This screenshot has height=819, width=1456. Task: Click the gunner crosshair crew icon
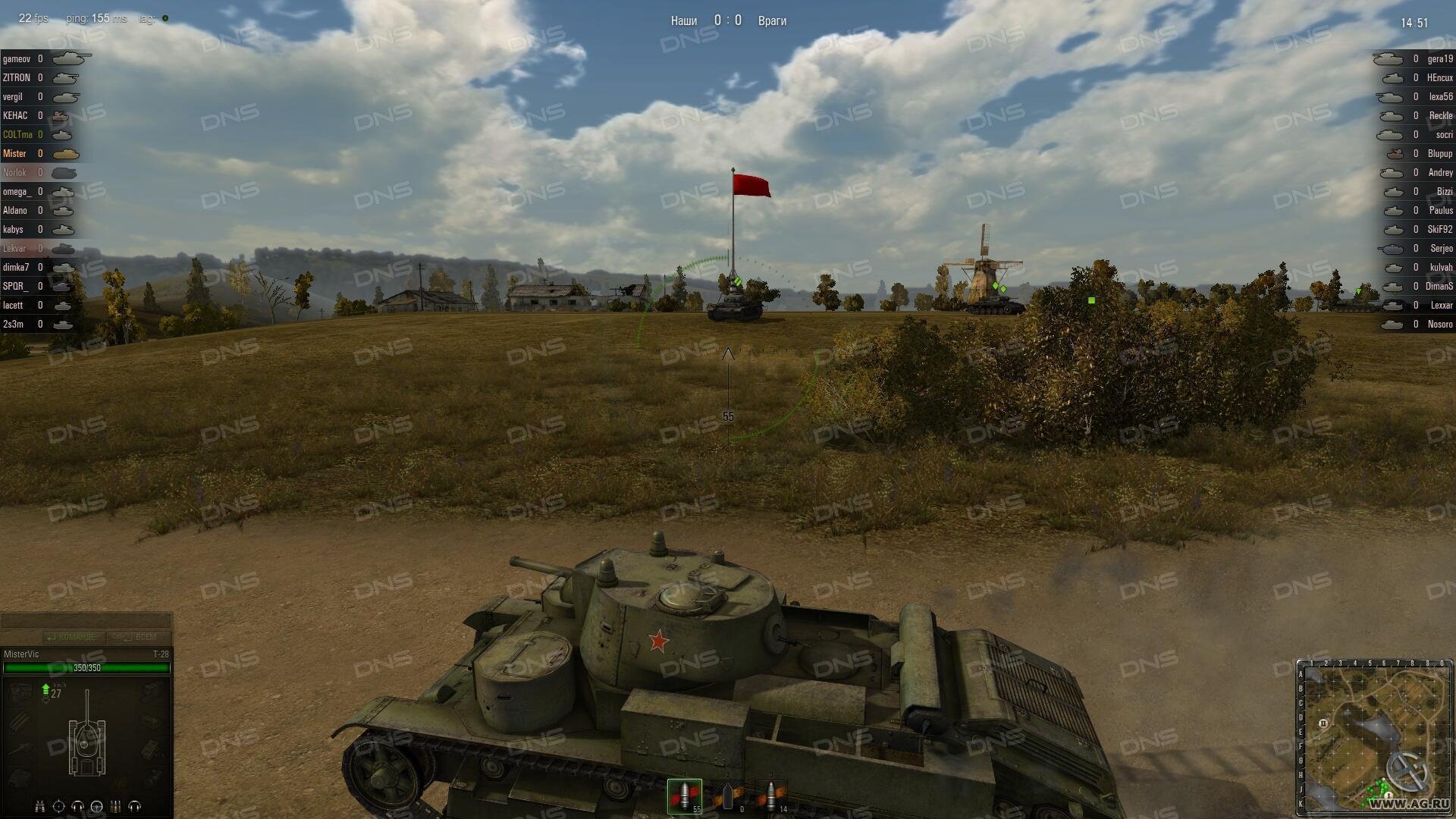pos(59,806)
